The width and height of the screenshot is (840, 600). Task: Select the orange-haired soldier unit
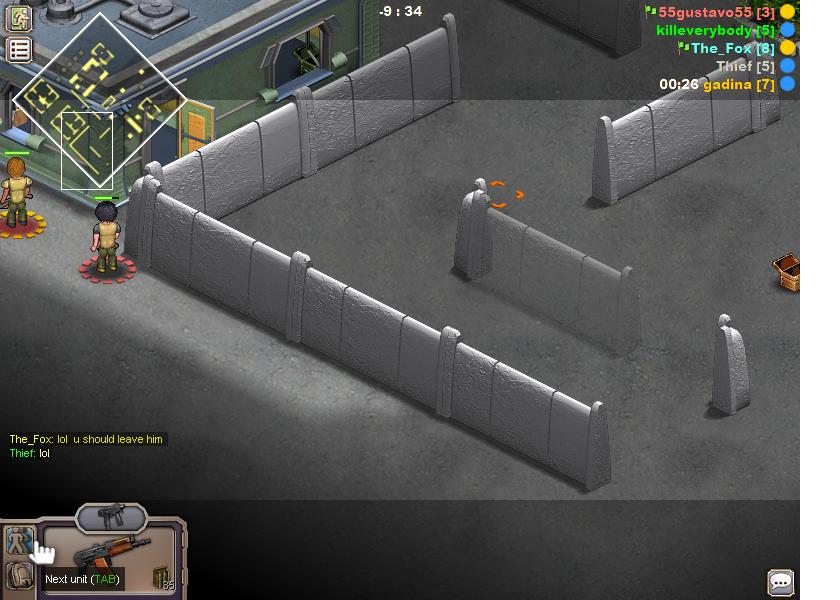click(16, 192)
